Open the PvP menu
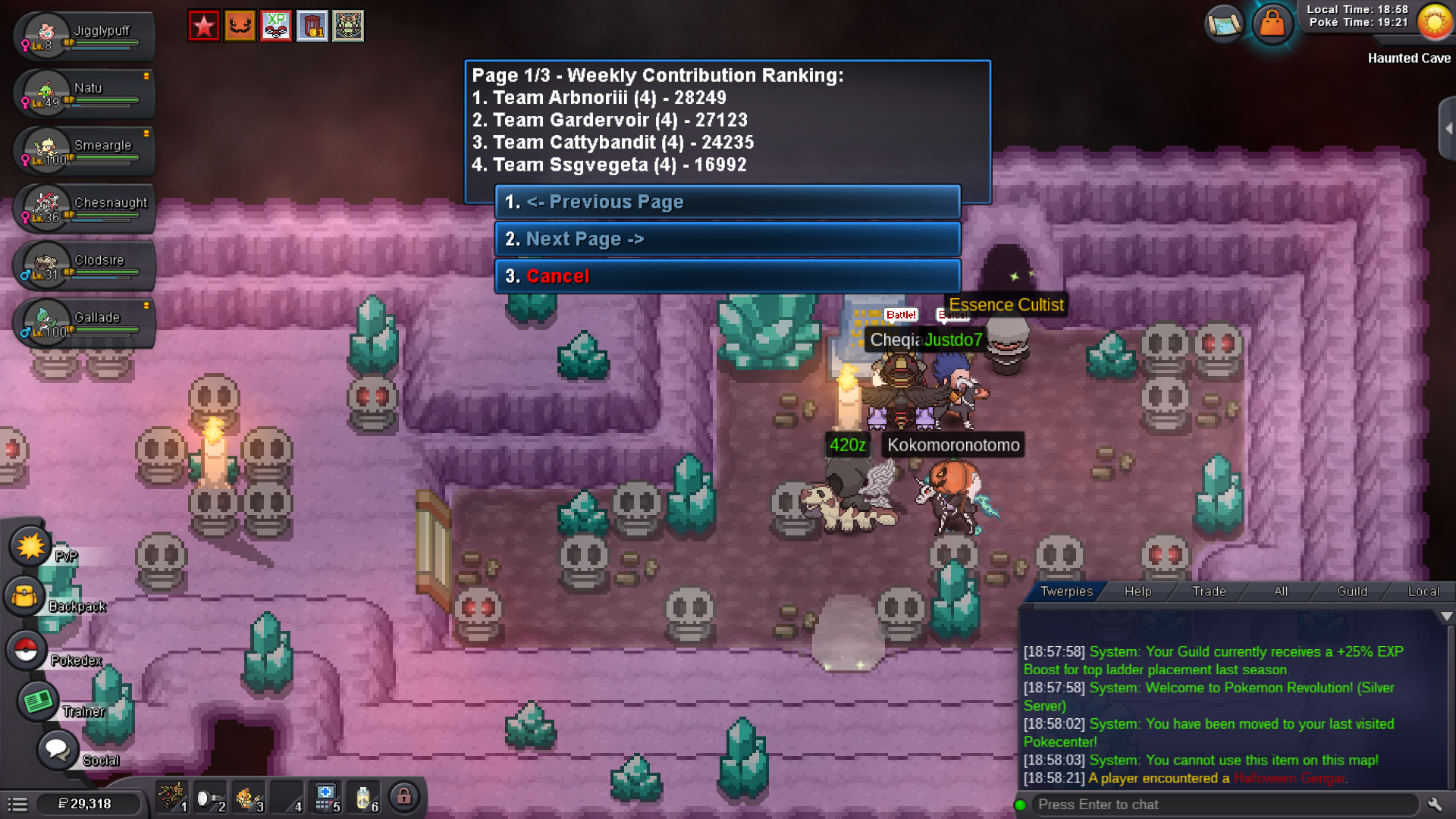Image resolution: width=1456 pixels, height=819 pixels. click(x=31, y=547)
